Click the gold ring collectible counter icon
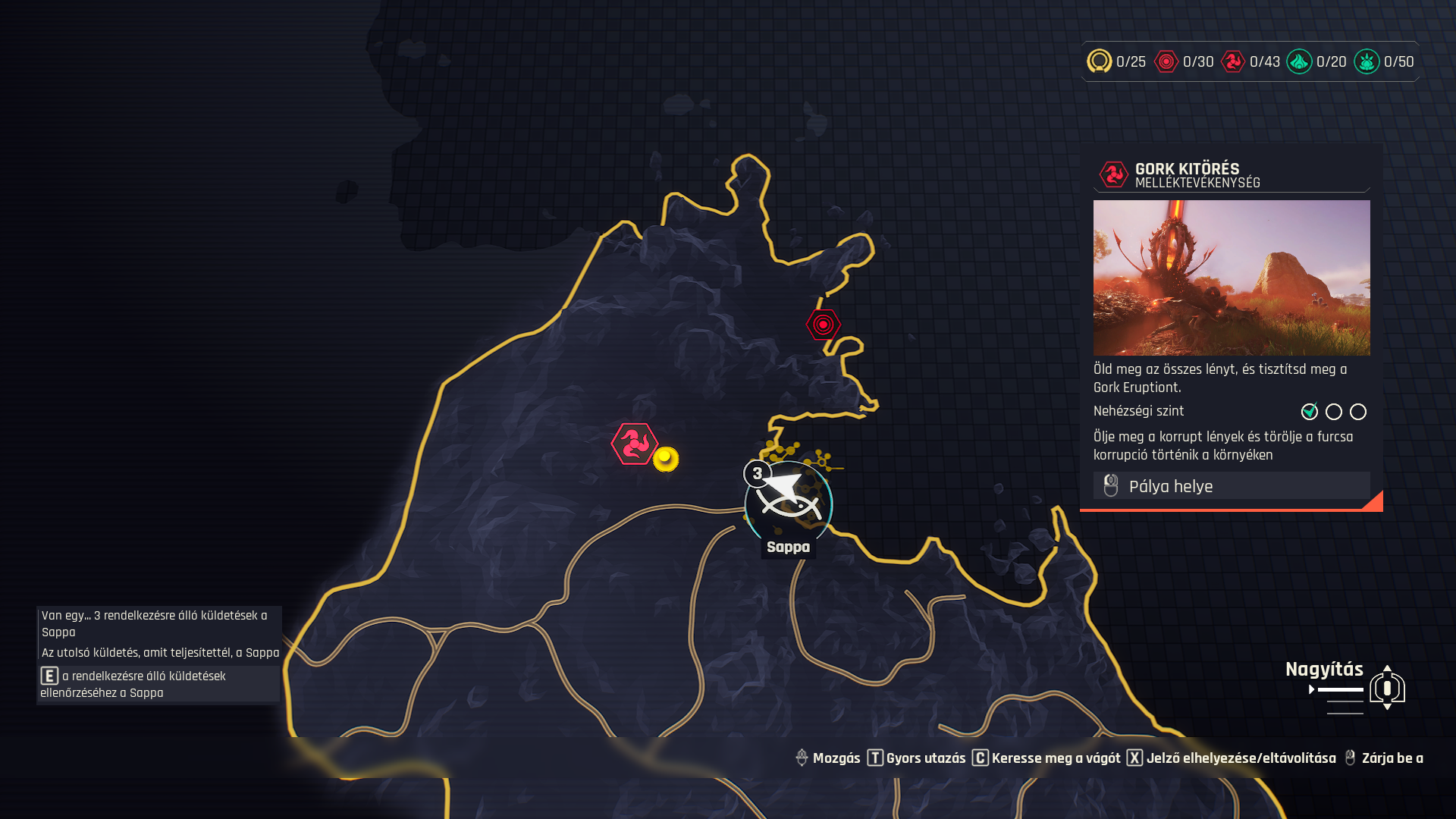Viewport: 1456px width, 819px height. coord(1099,61)
